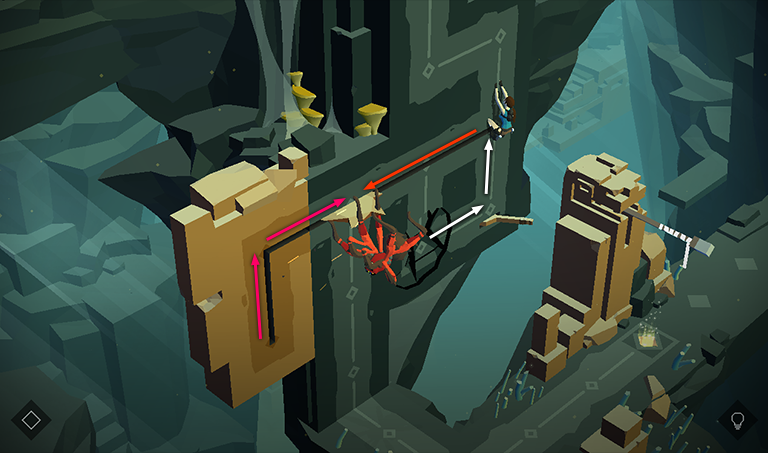Show a hint with the lightbulb icon
Viewport: 768px width, 453px height.
(x=738, y=419)
